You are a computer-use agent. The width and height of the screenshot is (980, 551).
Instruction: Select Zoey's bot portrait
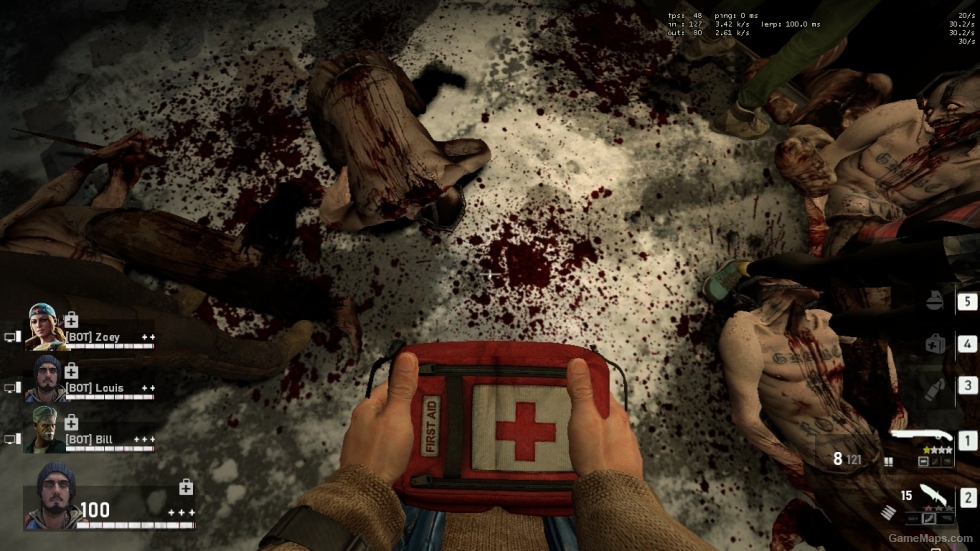(45, 327)
